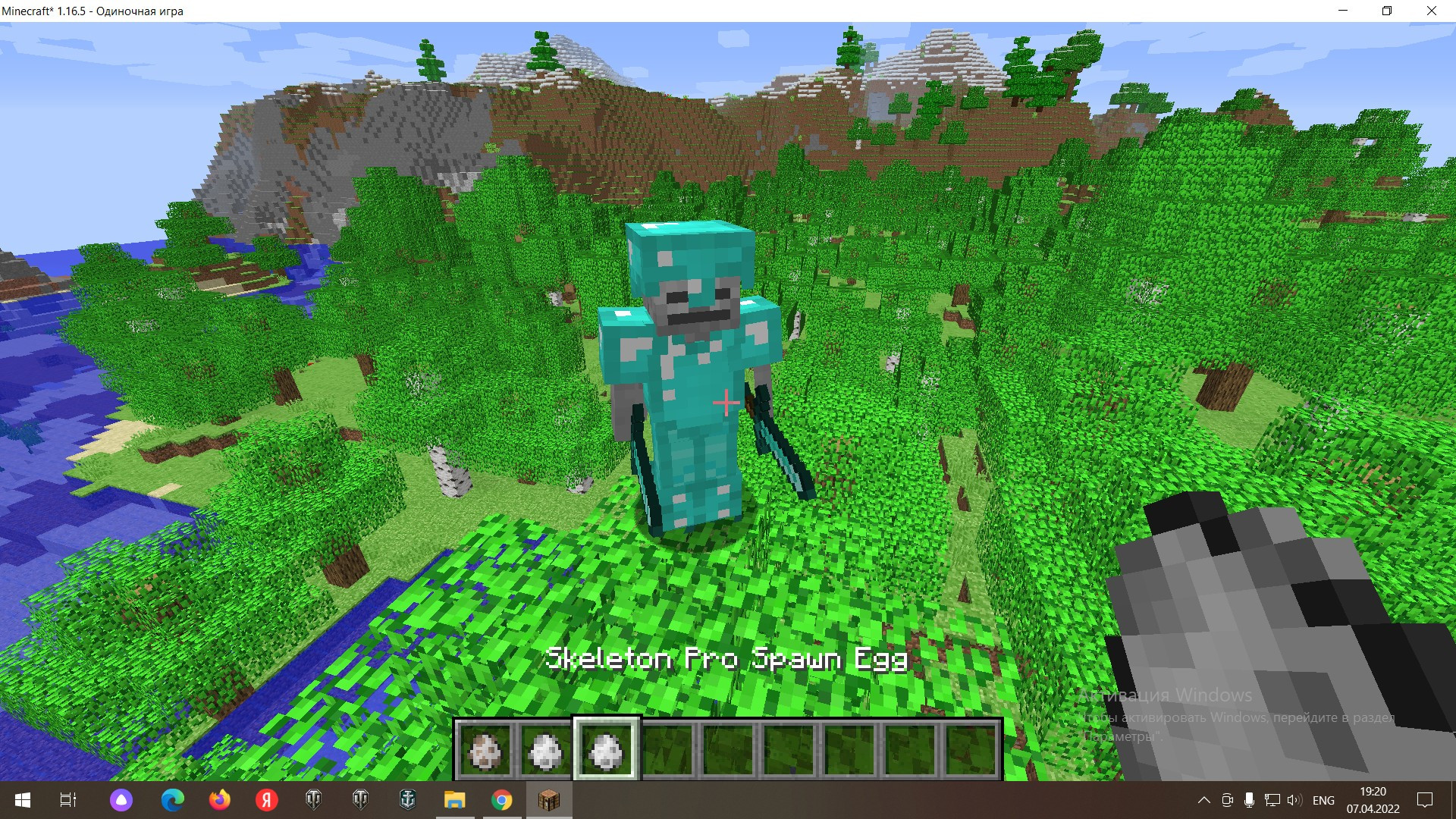Click the selected Skeleton Pro Spawn Egg slot
Image resolution: width=1456 pixels, height=819 pixels.
point(604,751)
